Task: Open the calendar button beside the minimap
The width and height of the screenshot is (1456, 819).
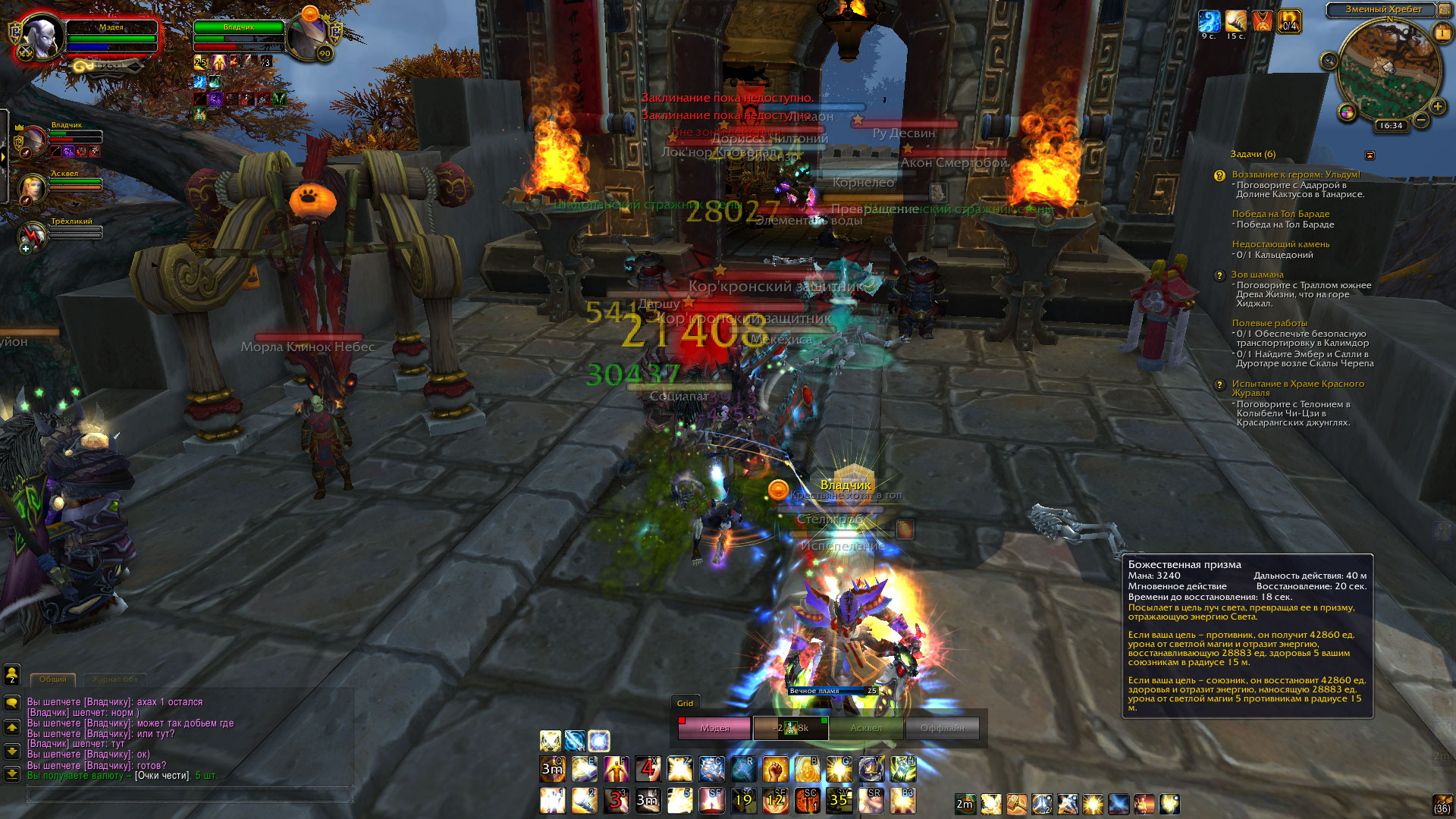Action: pyautogui.click(x=1442, y=33)
